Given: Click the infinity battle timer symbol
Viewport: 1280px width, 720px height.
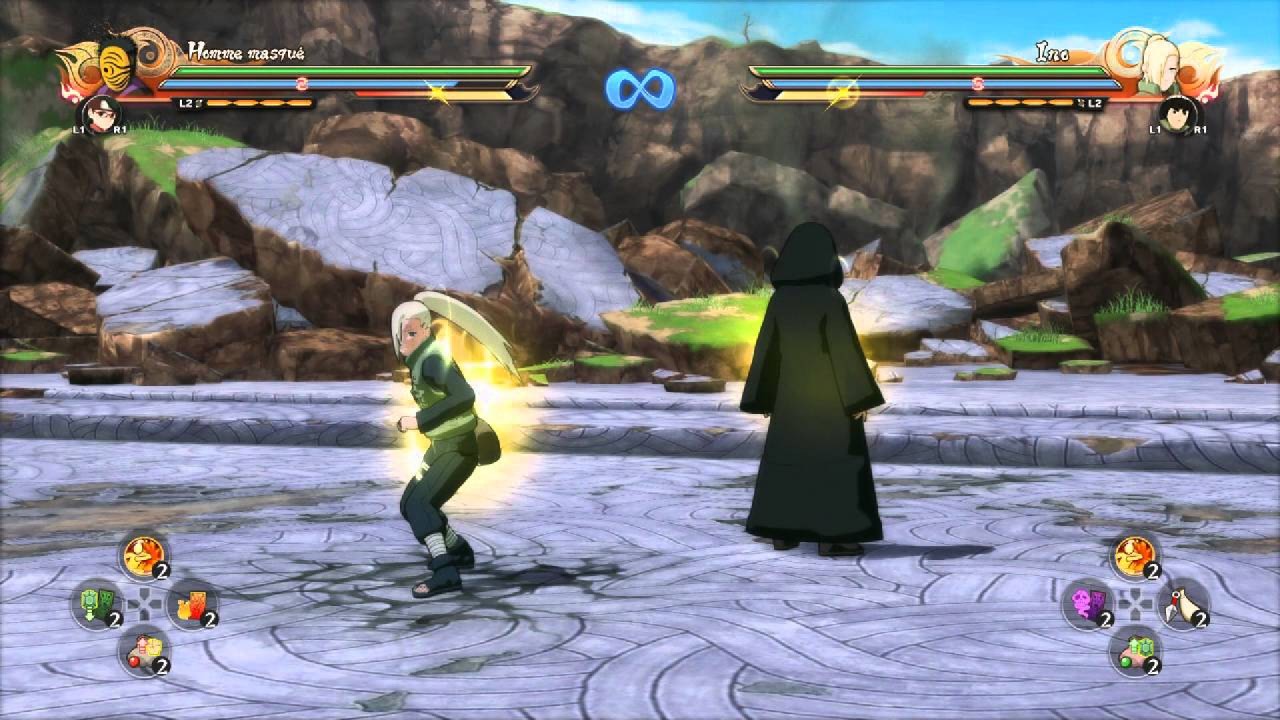Looking at the screenshot, I should click(640, 86).
